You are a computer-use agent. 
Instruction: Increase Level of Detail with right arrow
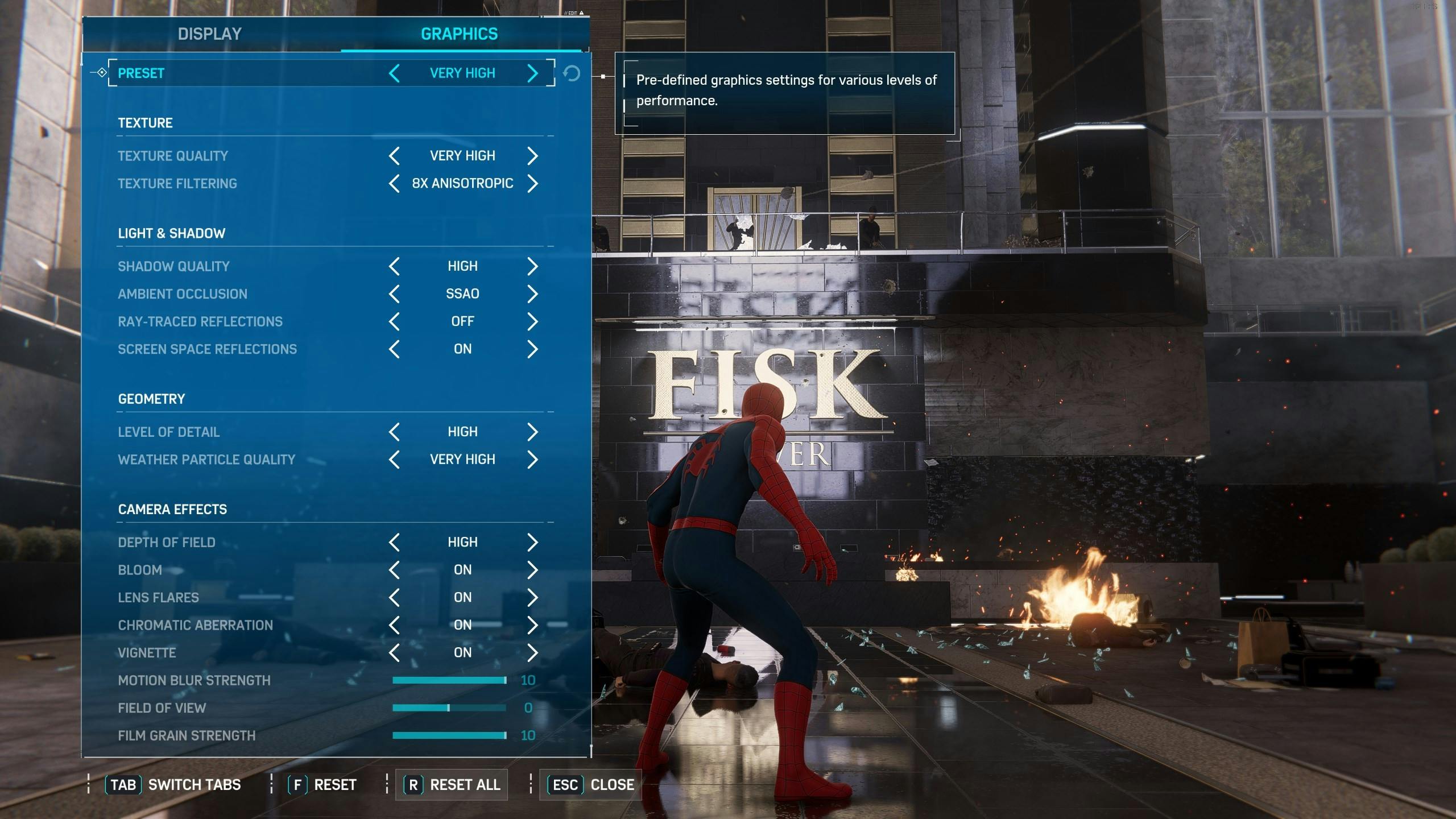532,432
